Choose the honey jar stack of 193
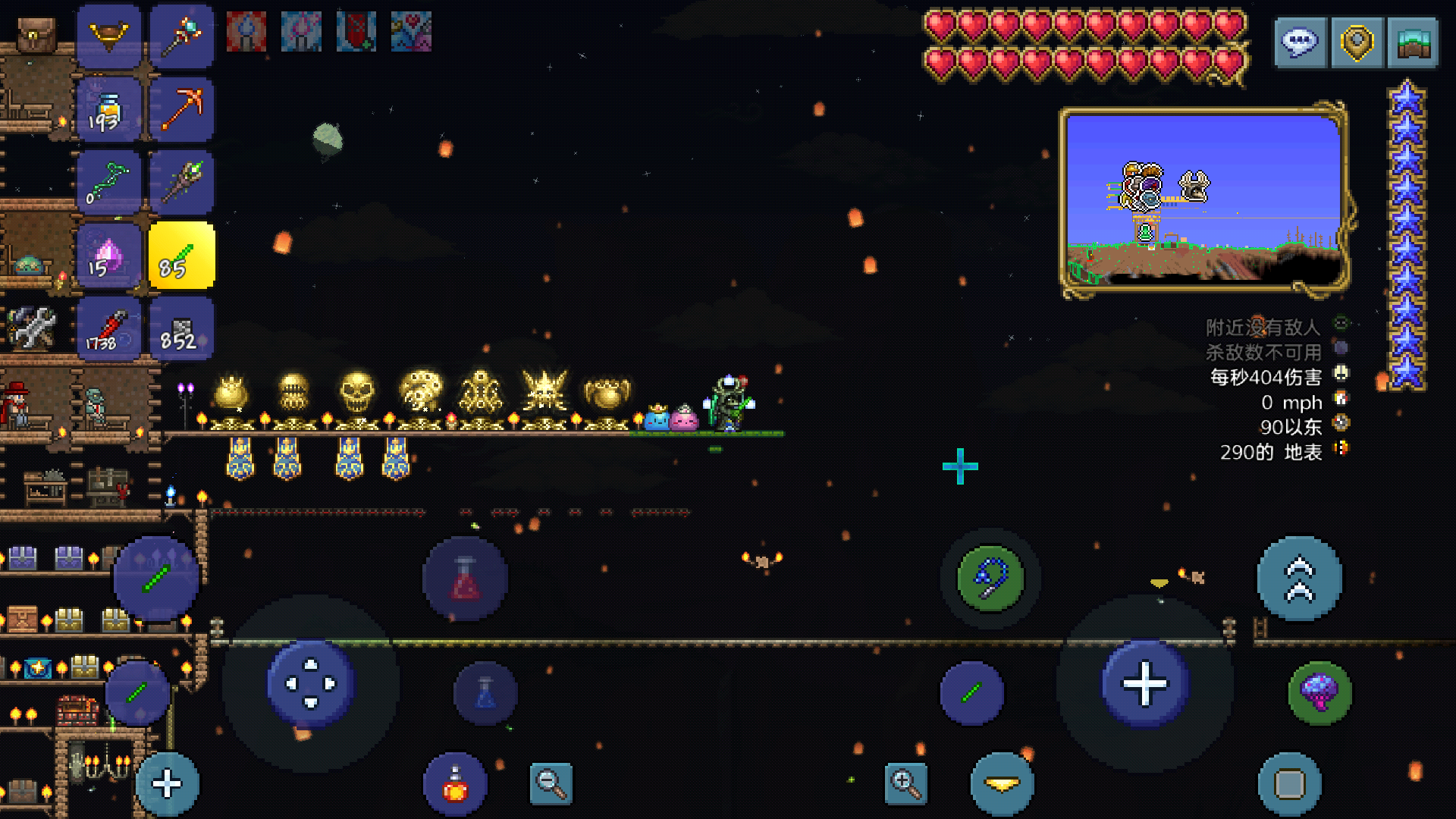The height and width of the screenshot is (819, 1456). point(108,109)
